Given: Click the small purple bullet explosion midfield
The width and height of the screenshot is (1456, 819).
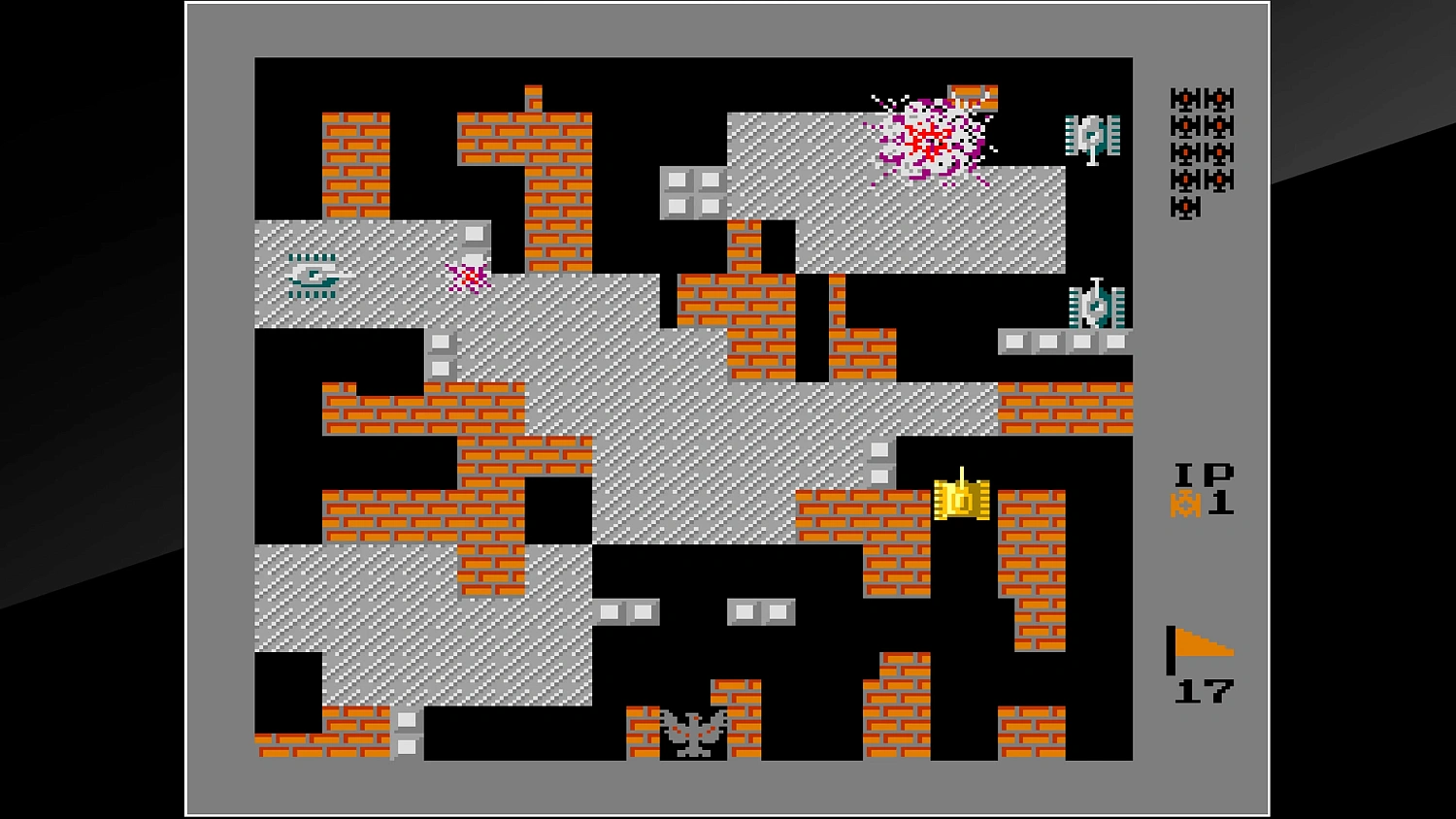Looking at the screenshot, I should pyautogui.click(x=466, y=279).
